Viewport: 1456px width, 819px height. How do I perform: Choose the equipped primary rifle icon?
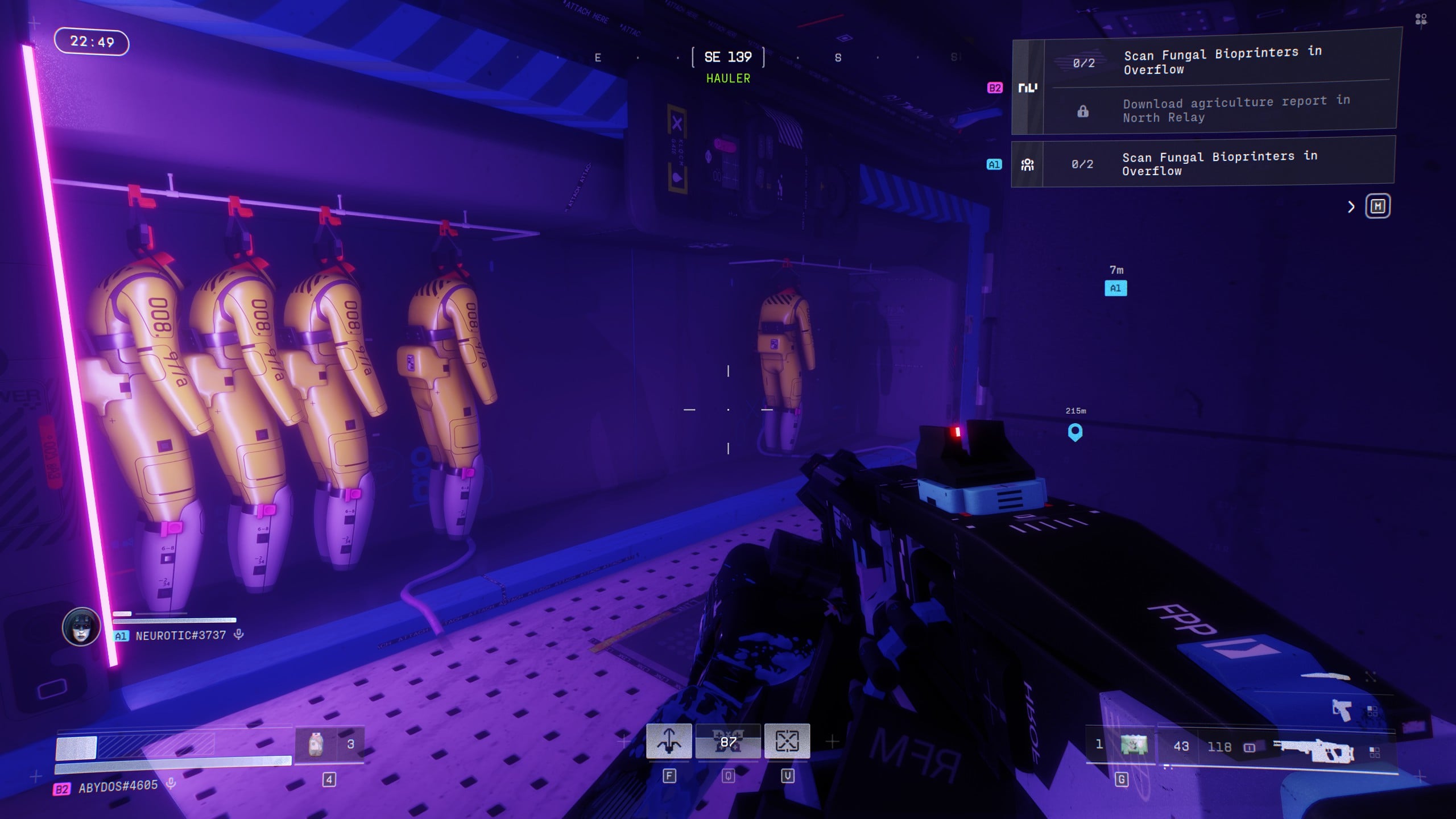[1314, 750]
